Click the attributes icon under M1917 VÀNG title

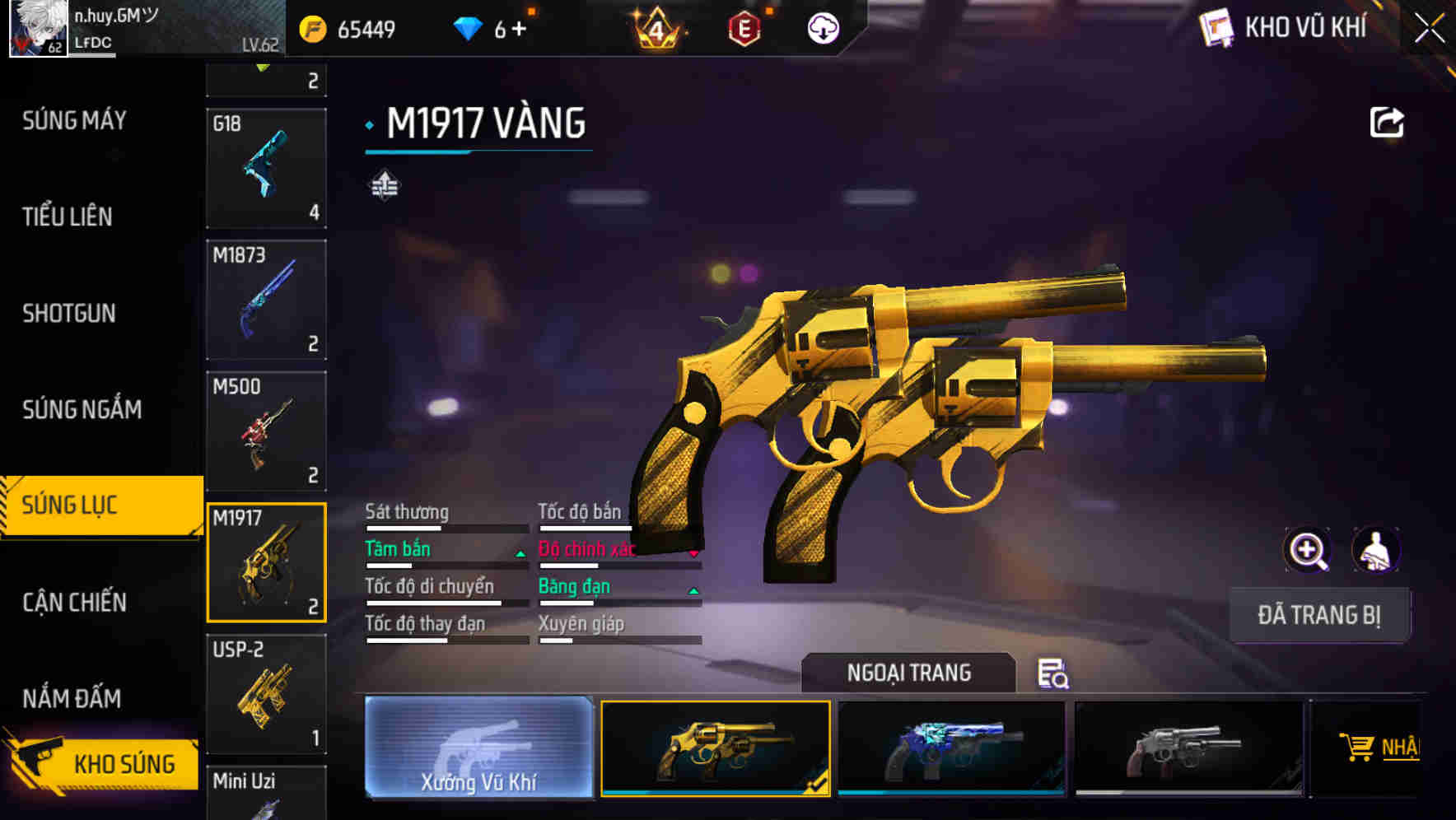point(385,185)
